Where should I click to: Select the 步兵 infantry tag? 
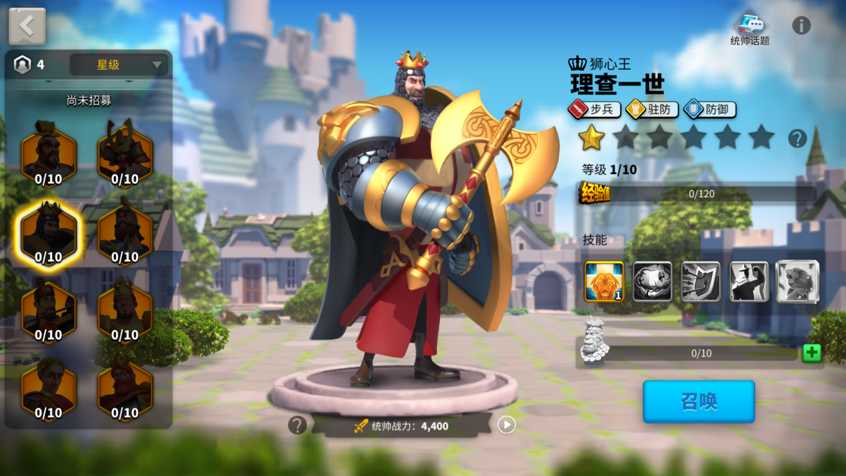coord(595,109)
